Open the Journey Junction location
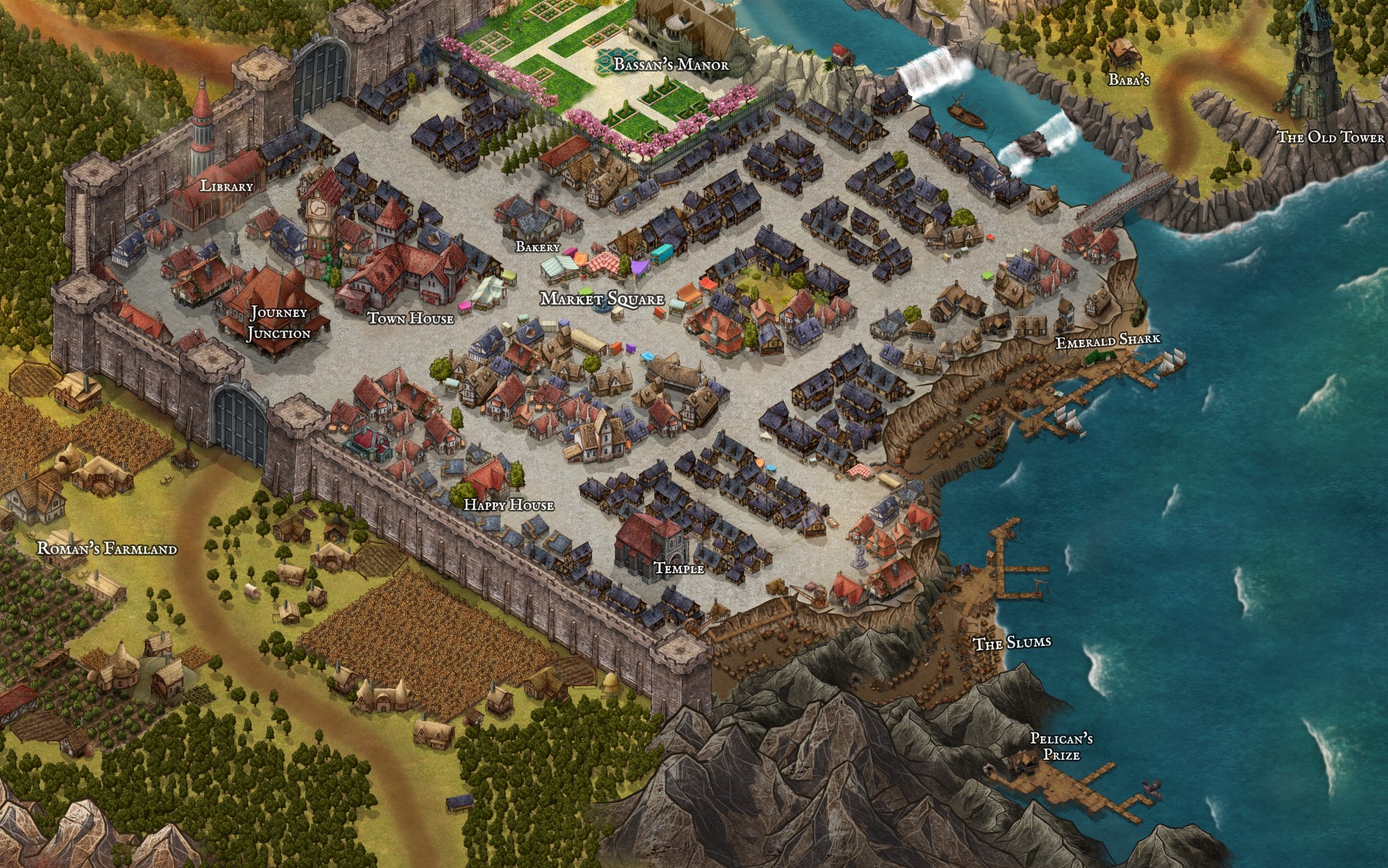The width and height of the screenshot is (1388, 868). (x=279, y=323)
